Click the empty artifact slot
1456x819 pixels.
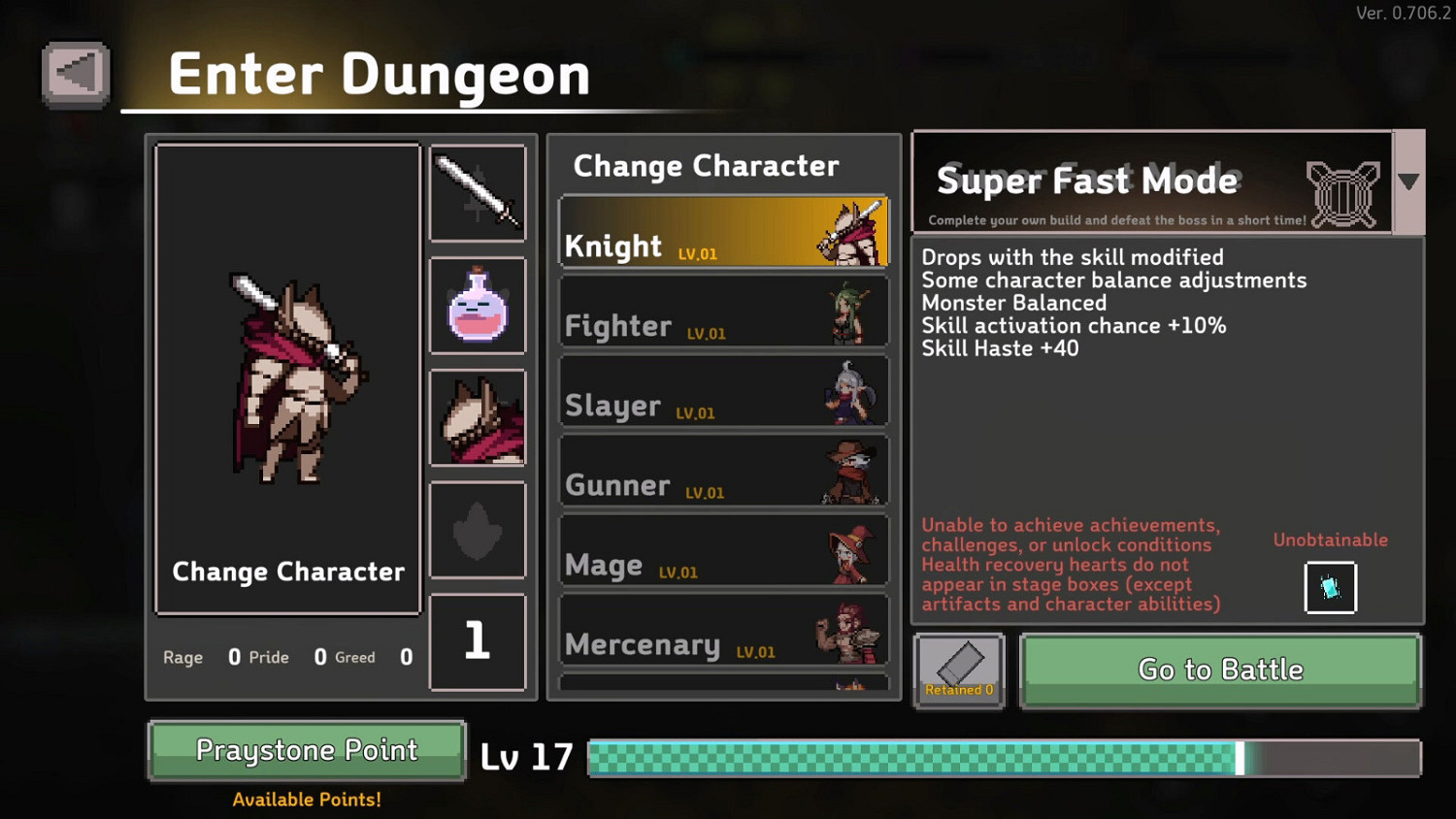click(x=478, y=529)
